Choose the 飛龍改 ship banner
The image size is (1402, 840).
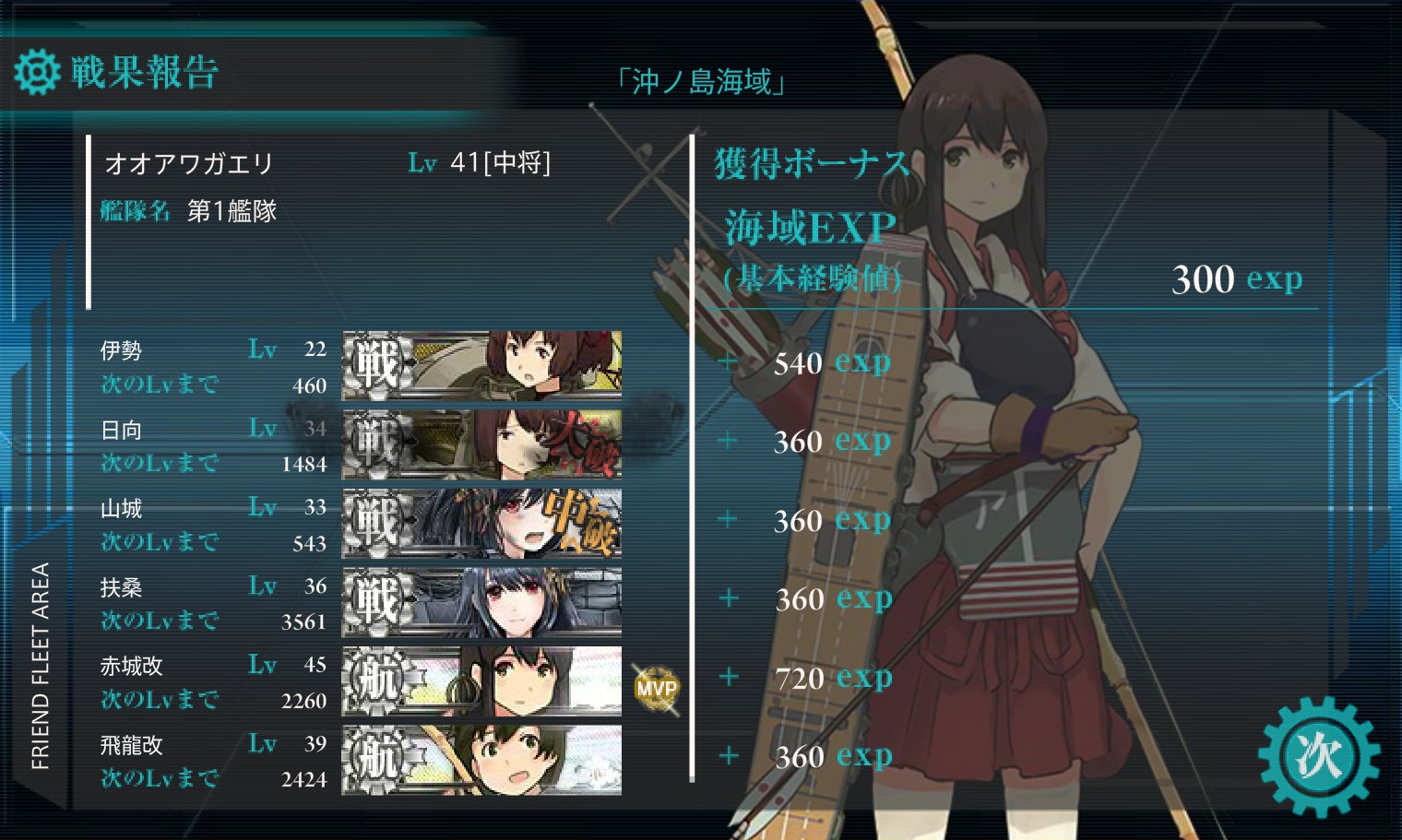pos(481,760)
